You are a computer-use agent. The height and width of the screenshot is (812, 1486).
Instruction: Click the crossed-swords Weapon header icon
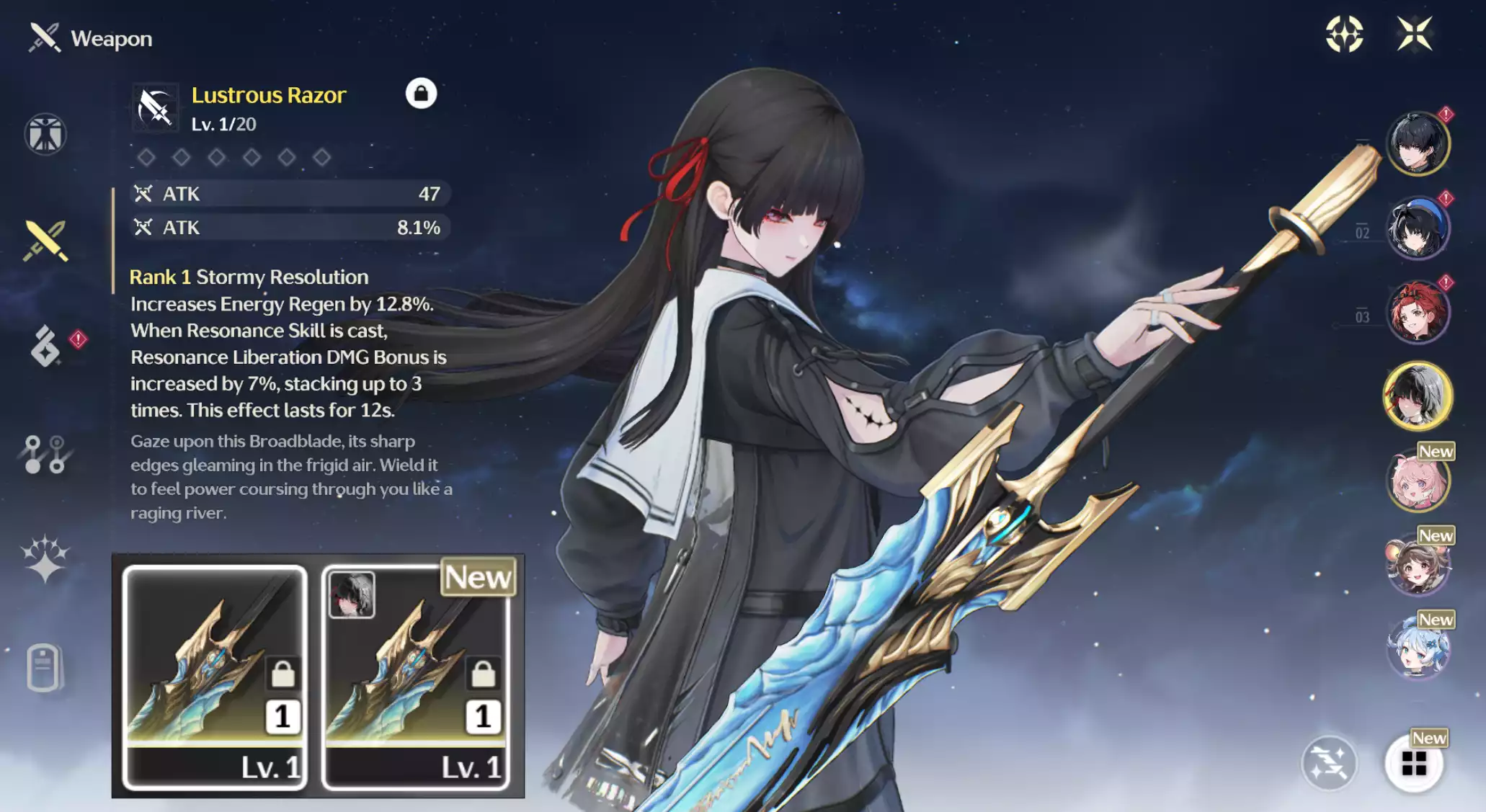point(43,38)
